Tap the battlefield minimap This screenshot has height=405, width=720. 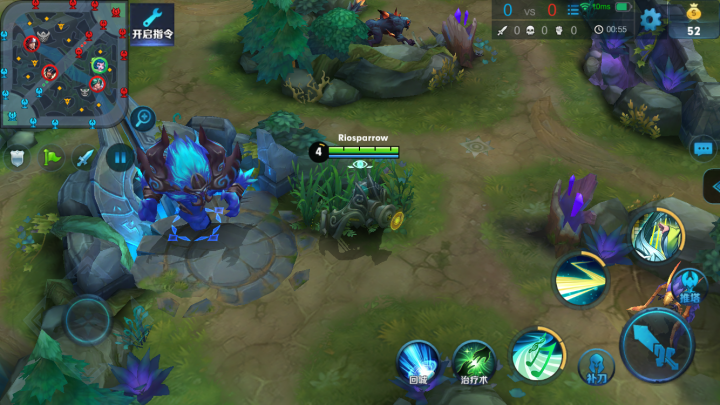pos(63,62)
